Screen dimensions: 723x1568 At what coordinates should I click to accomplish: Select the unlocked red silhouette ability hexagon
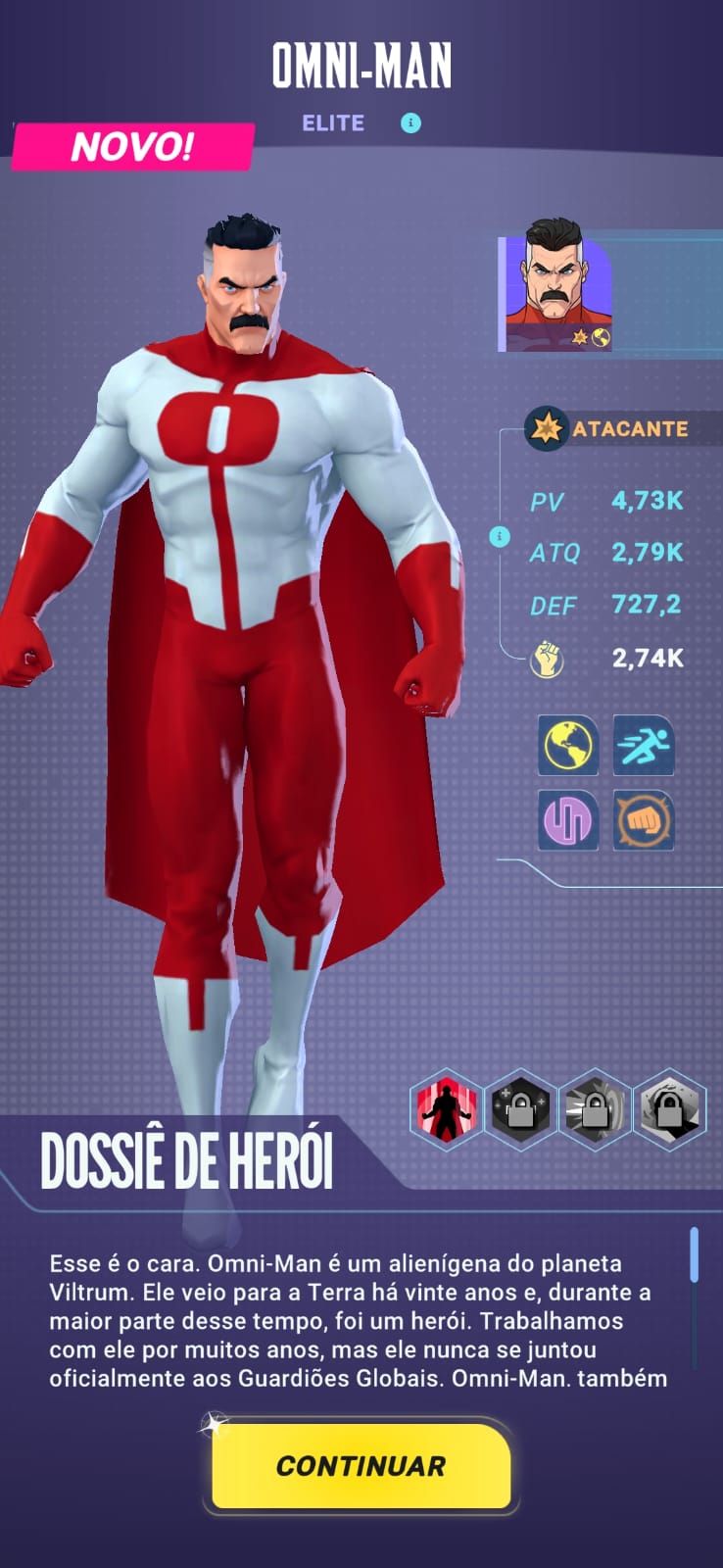tap(446, 1110)
